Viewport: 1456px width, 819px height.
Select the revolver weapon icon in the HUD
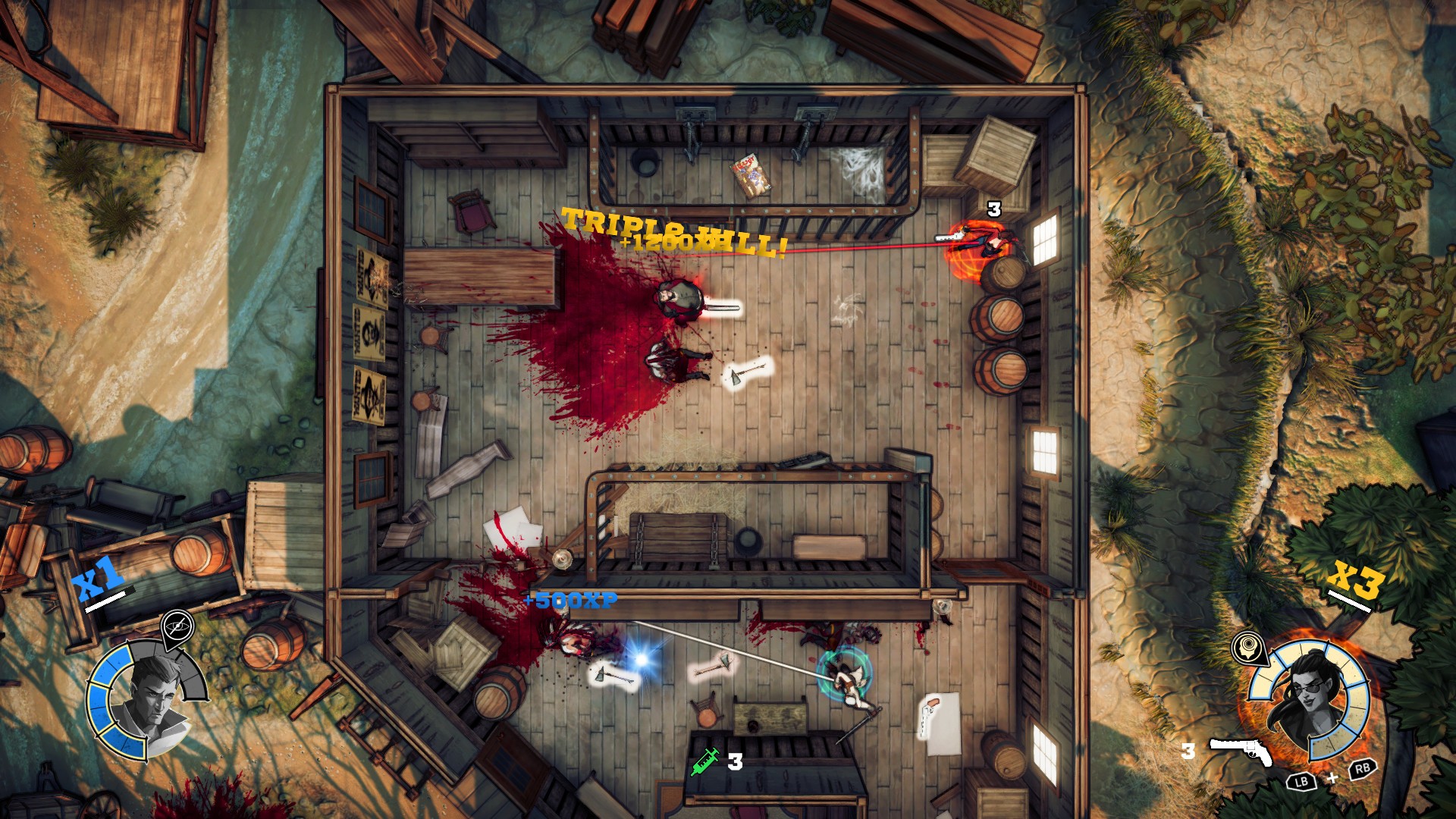tap(1241, 752)
